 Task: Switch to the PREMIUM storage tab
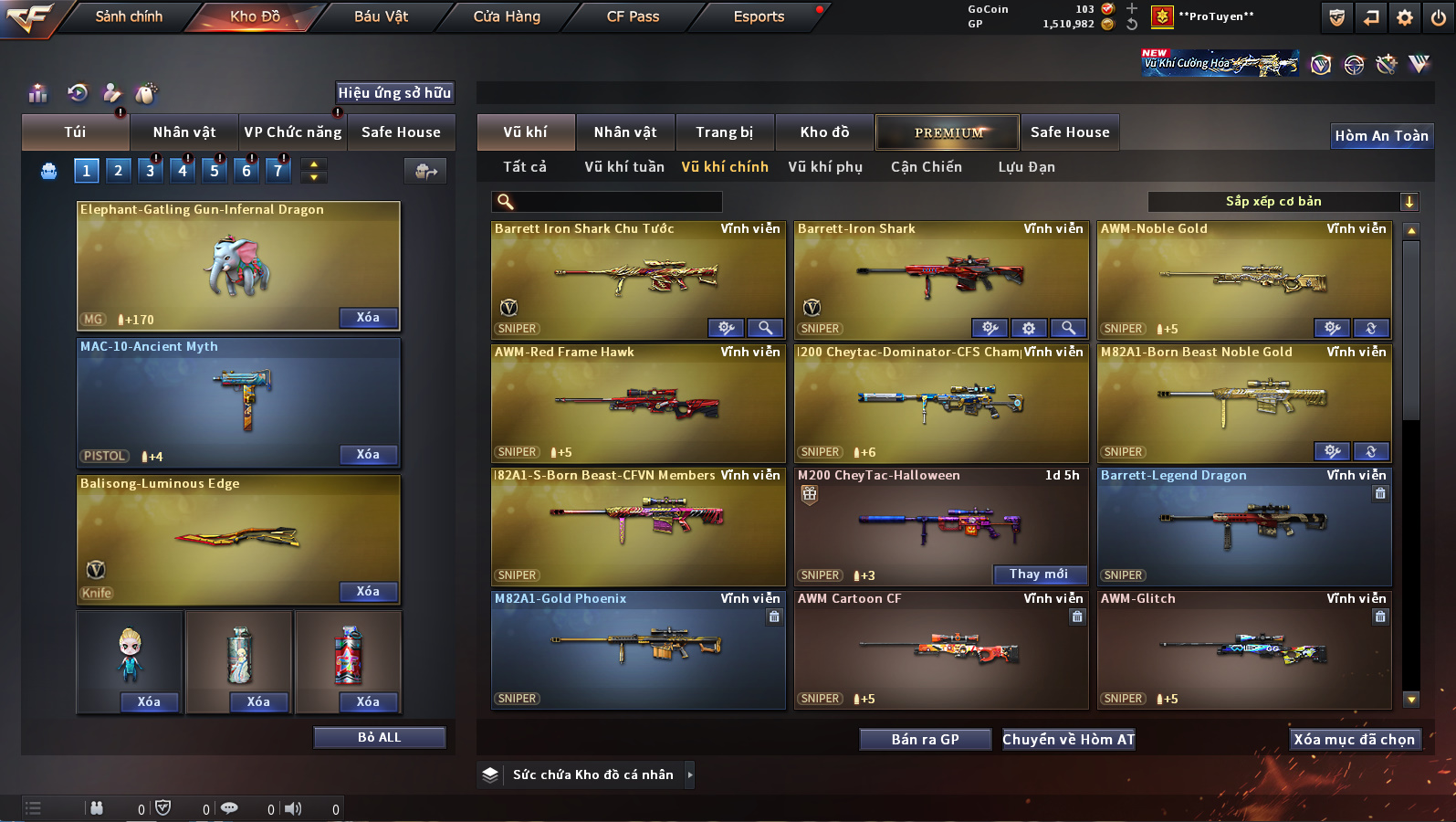(x=948, y=132)
